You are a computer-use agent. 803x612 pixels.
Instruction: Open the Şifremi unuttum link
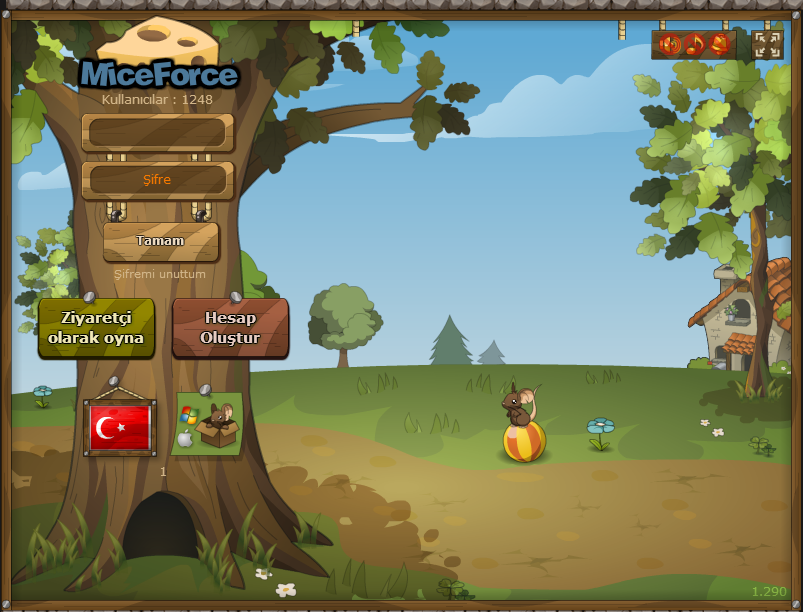coord(160,273)
